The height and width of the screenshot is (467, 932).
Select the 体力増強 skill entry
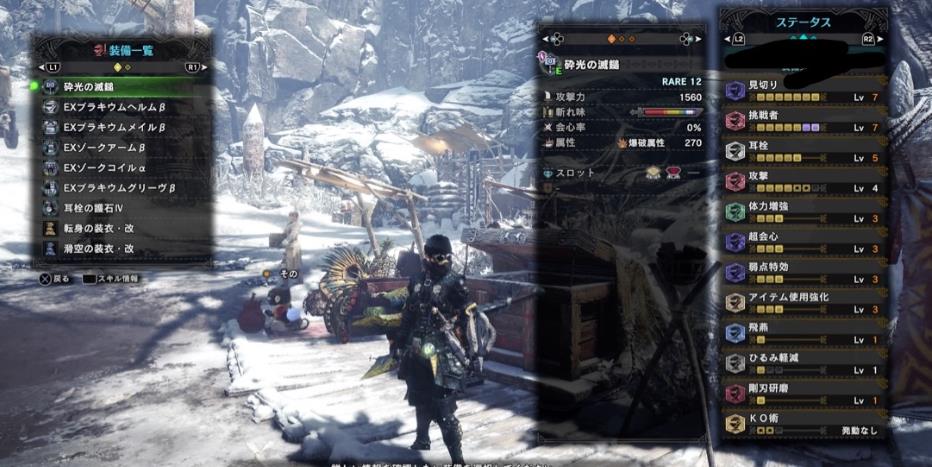click(x=805, y=211)
